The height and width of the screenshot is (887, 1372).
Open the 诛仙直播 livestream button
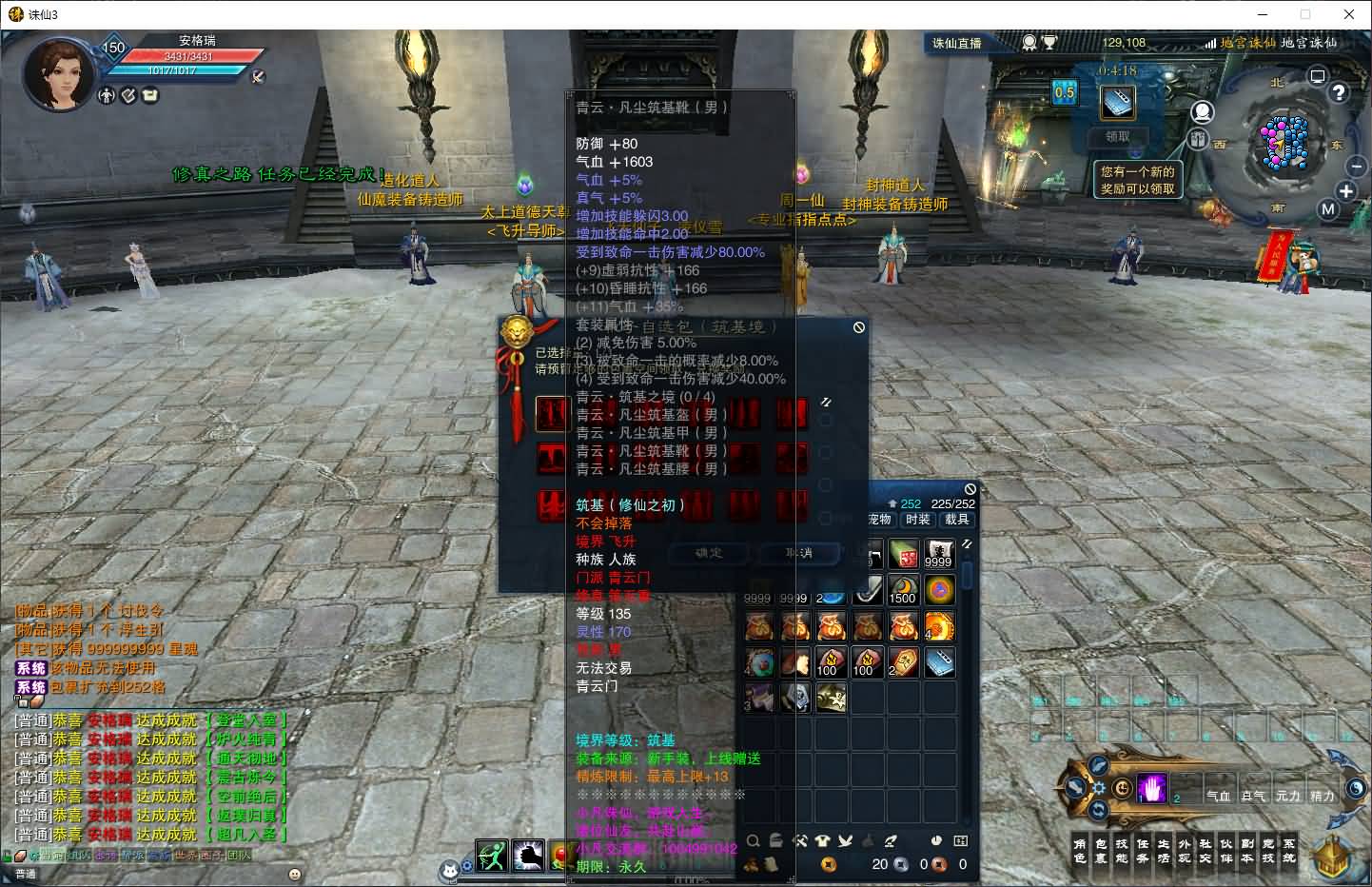pyautogui.click(x=957, y=43)
